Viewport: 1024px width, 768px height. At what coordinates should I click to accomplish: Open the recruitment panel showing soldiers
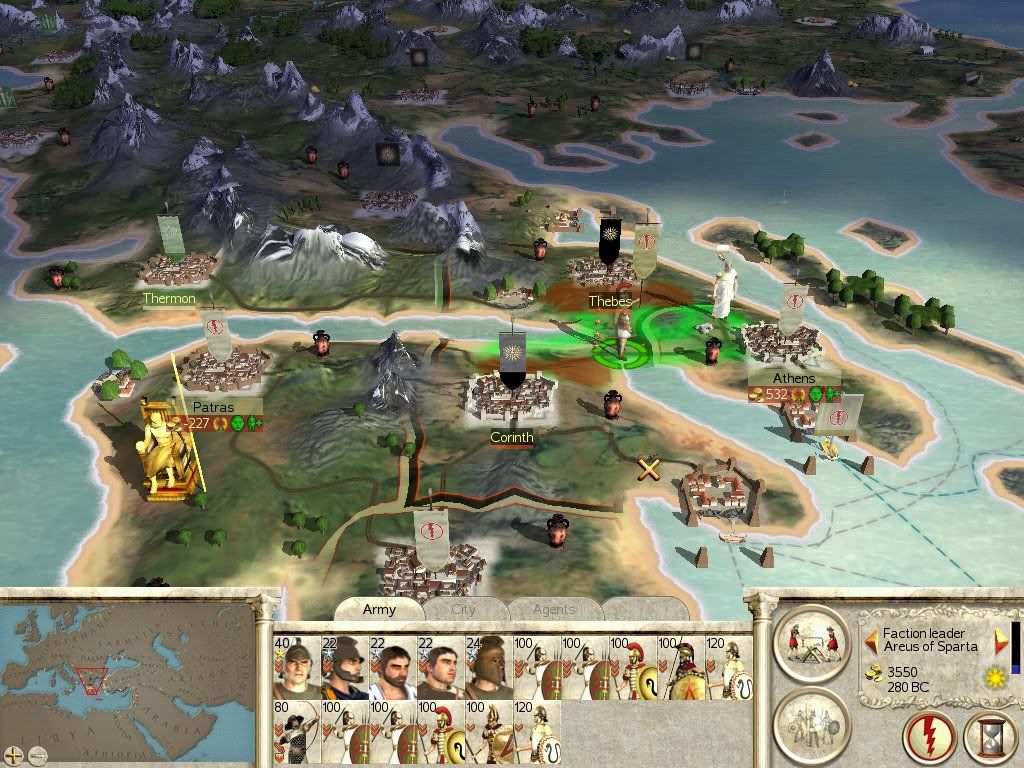811,722
